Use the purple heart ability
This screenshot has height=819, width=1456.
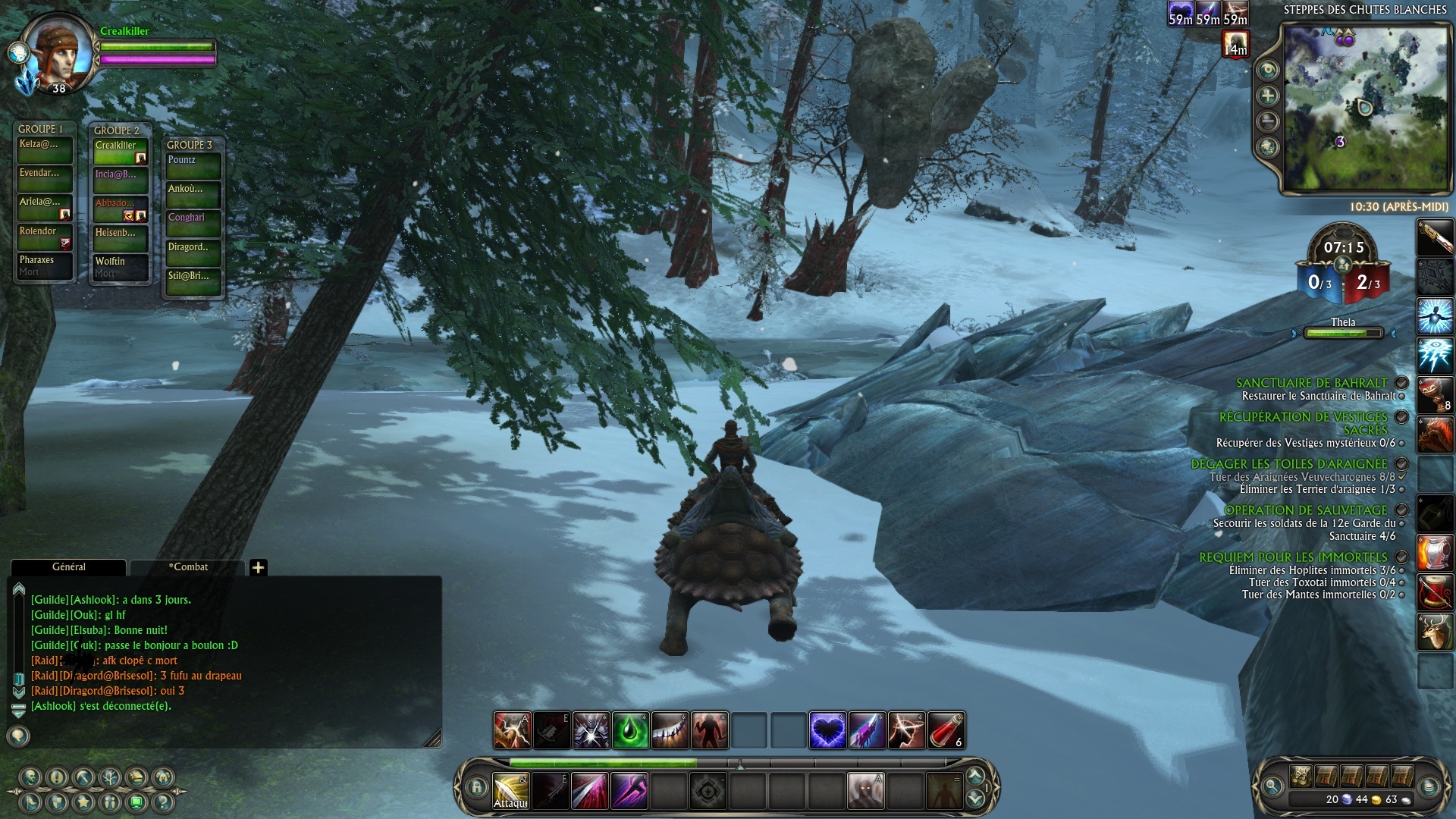pos(827,731)
